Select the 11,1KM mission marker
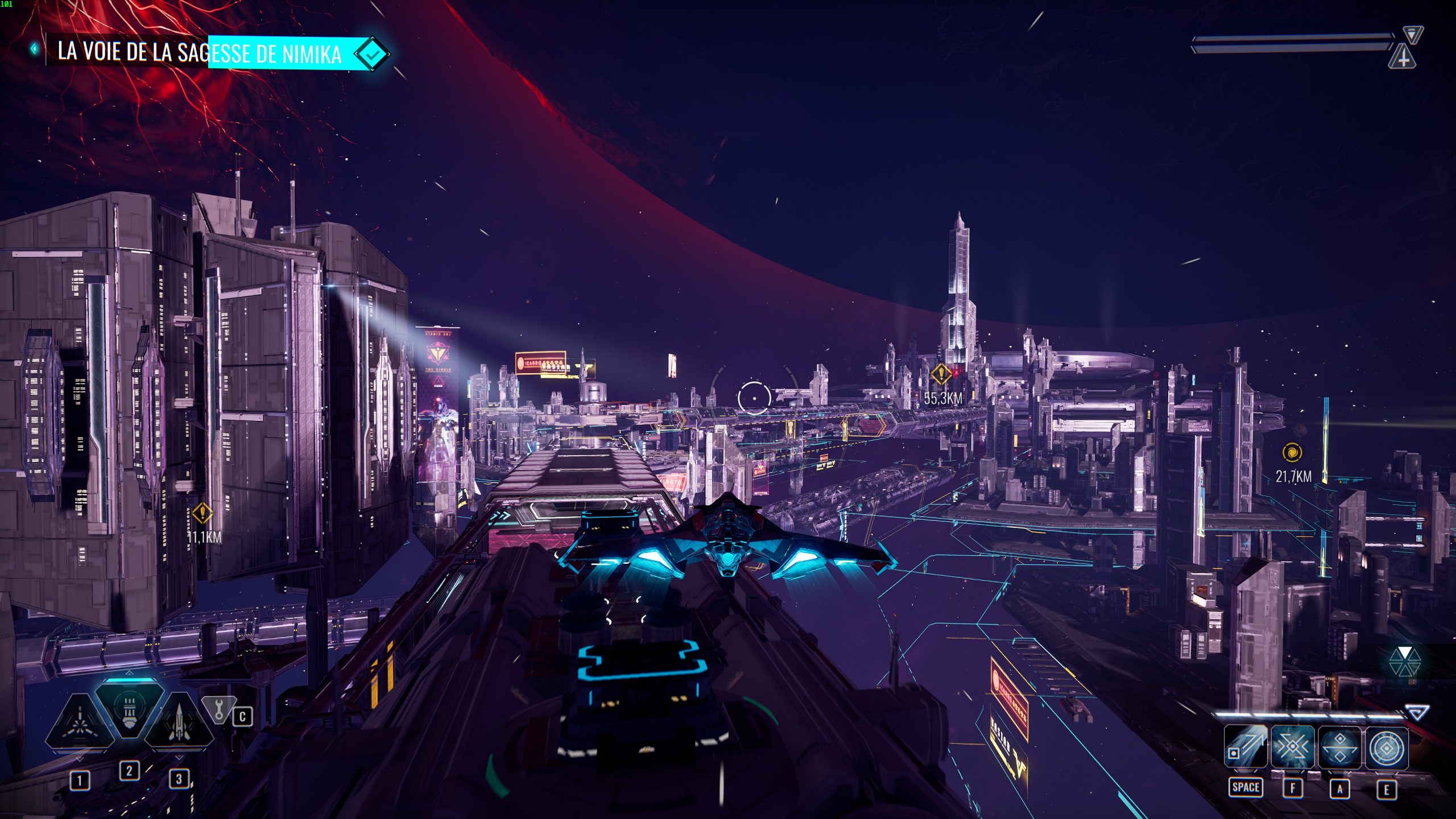The height and width of the screenshot is (819, 1456). click(202, 514)
